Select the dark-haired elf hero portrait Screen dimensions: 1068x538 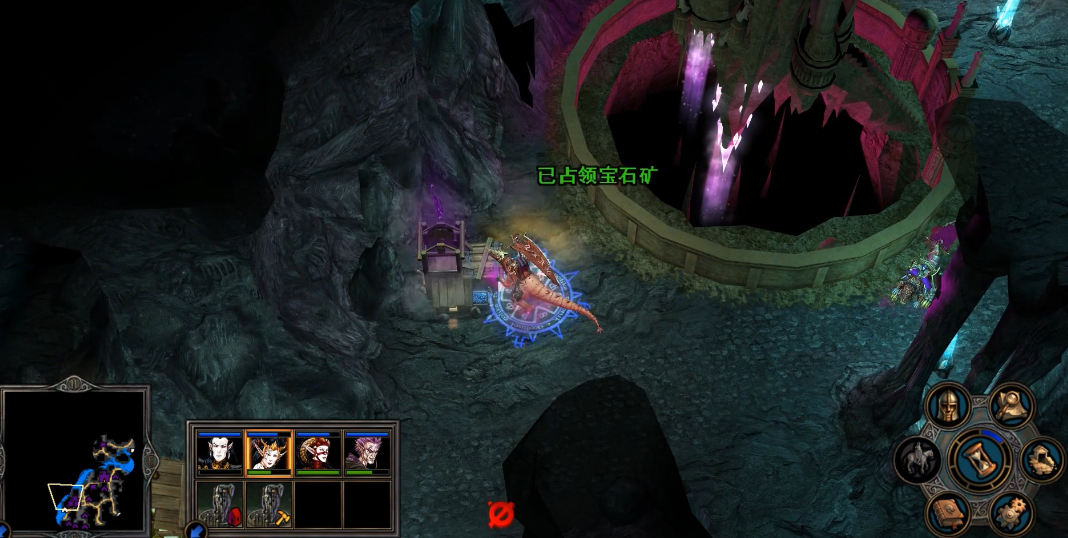tap(219, 452)
